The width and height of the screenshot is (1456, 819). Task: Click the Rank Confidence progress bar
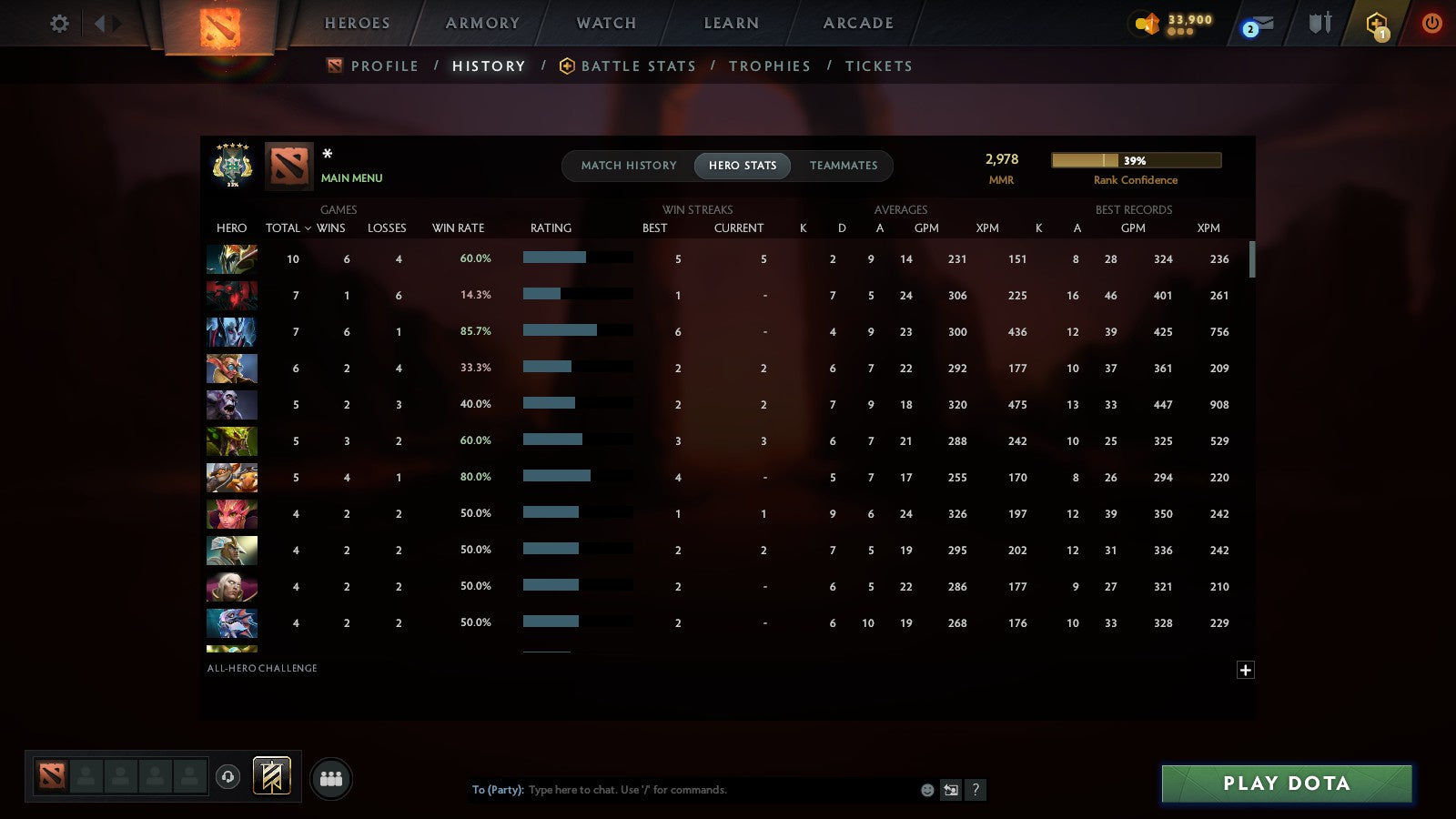1136,159
